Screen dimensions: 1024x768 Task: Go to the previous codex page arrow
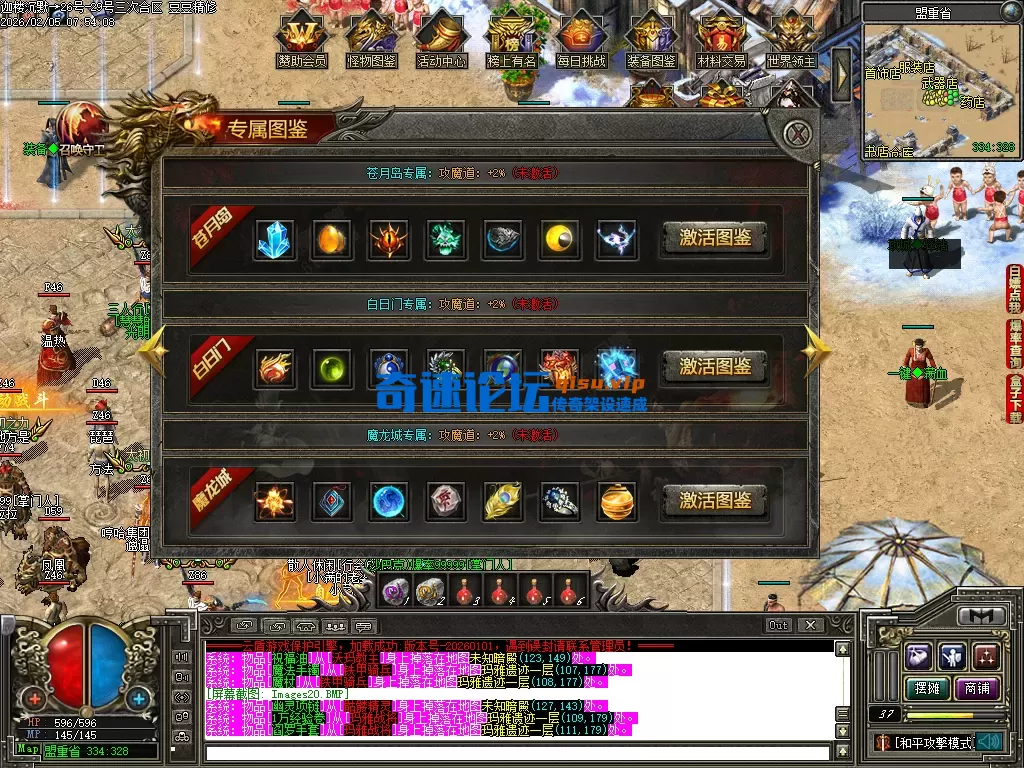click(152, 350)
